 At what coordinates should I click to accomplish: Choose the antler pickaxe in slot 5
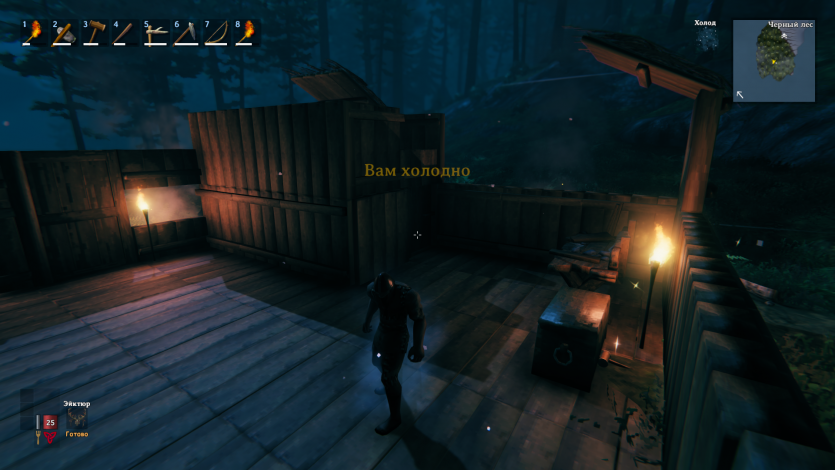pyautogui.click(x=155, y=33)
